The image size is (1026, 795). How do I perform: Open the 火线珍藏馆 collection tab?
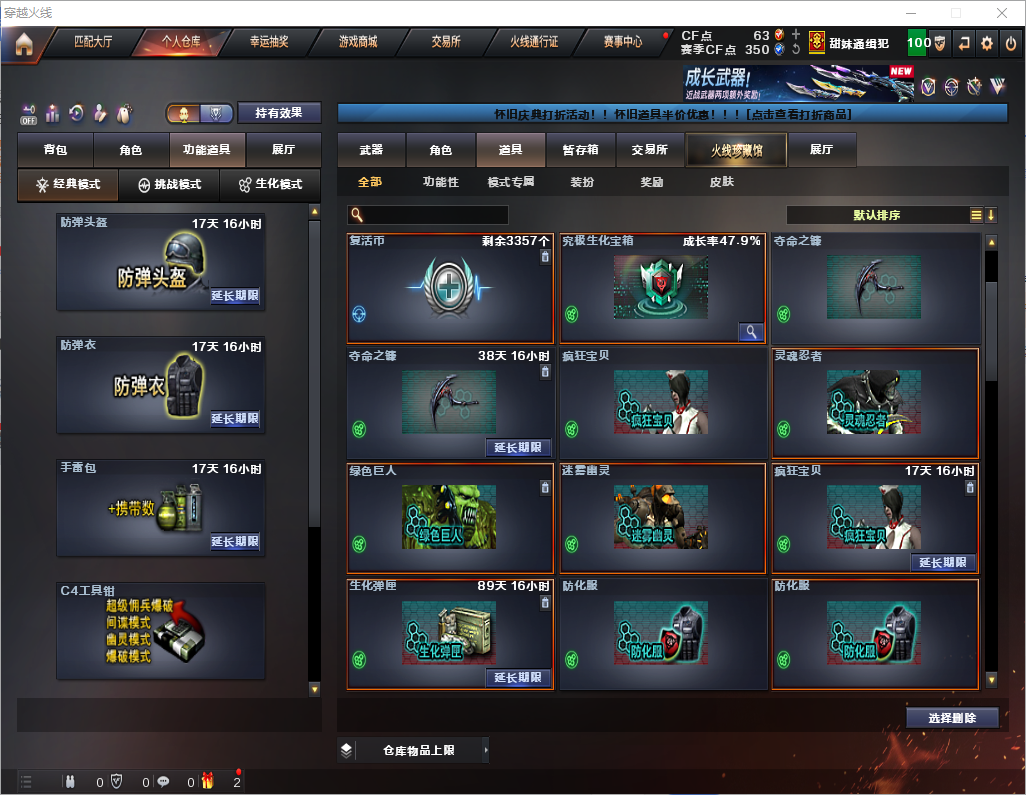pyautogui.click(x=736, y=150)
